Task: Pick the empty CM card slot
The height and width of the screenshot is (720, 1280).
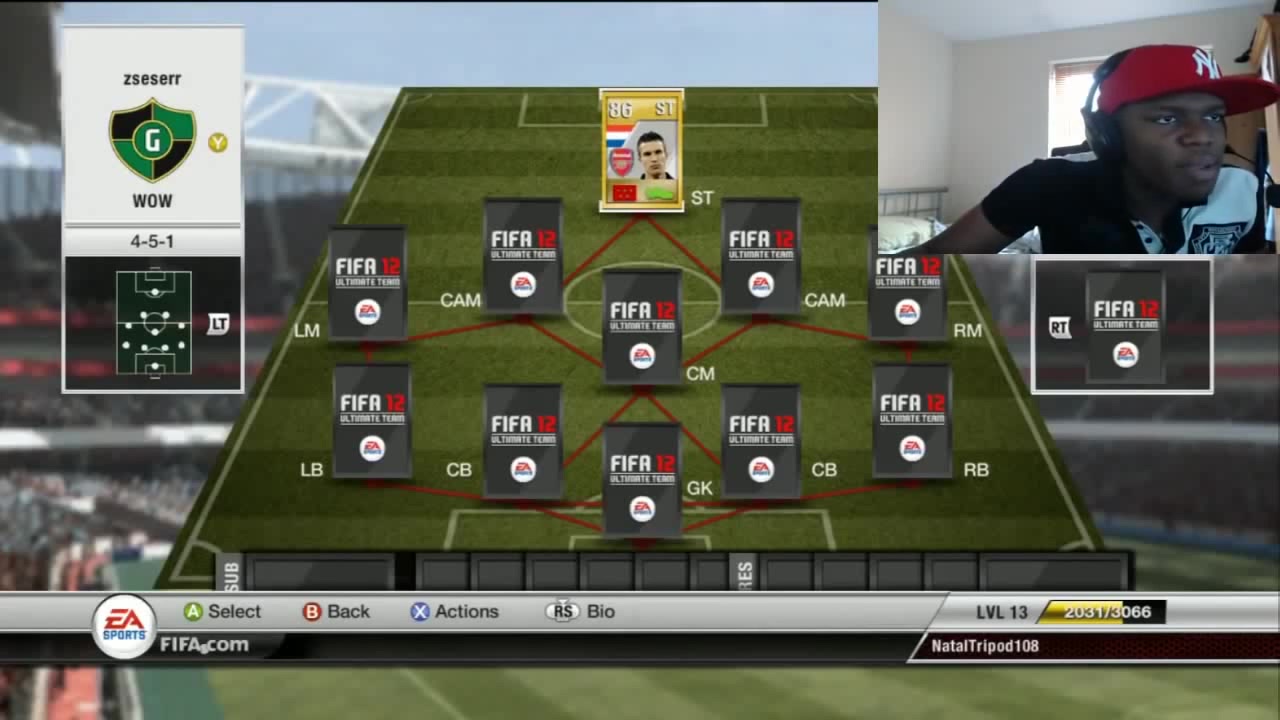Action: click(x=642, y=327)
